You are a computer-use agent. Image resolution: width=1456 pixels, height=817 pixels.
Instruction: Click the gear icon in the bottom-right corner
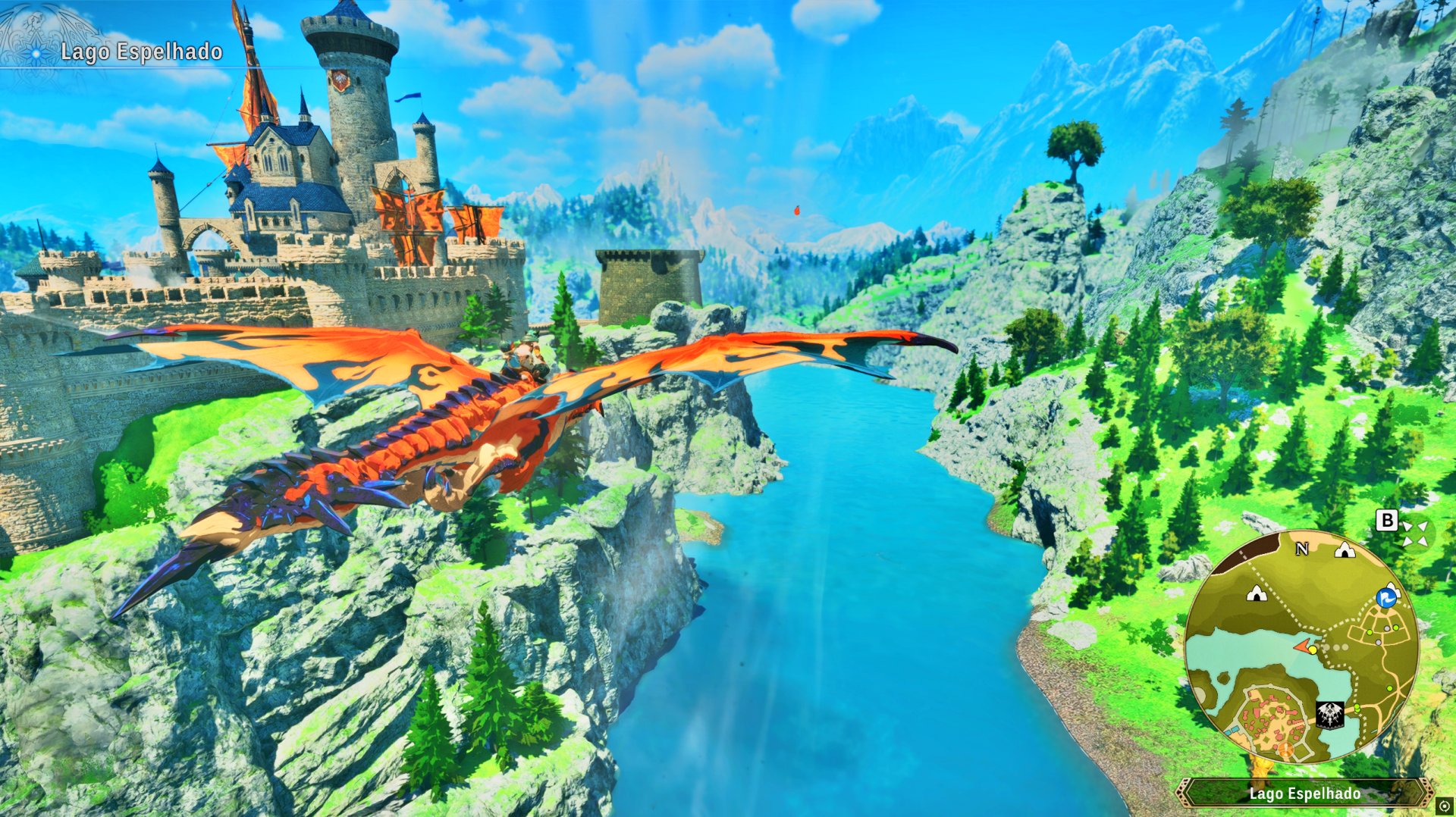pyautogui.click(x=1444, y=805)
